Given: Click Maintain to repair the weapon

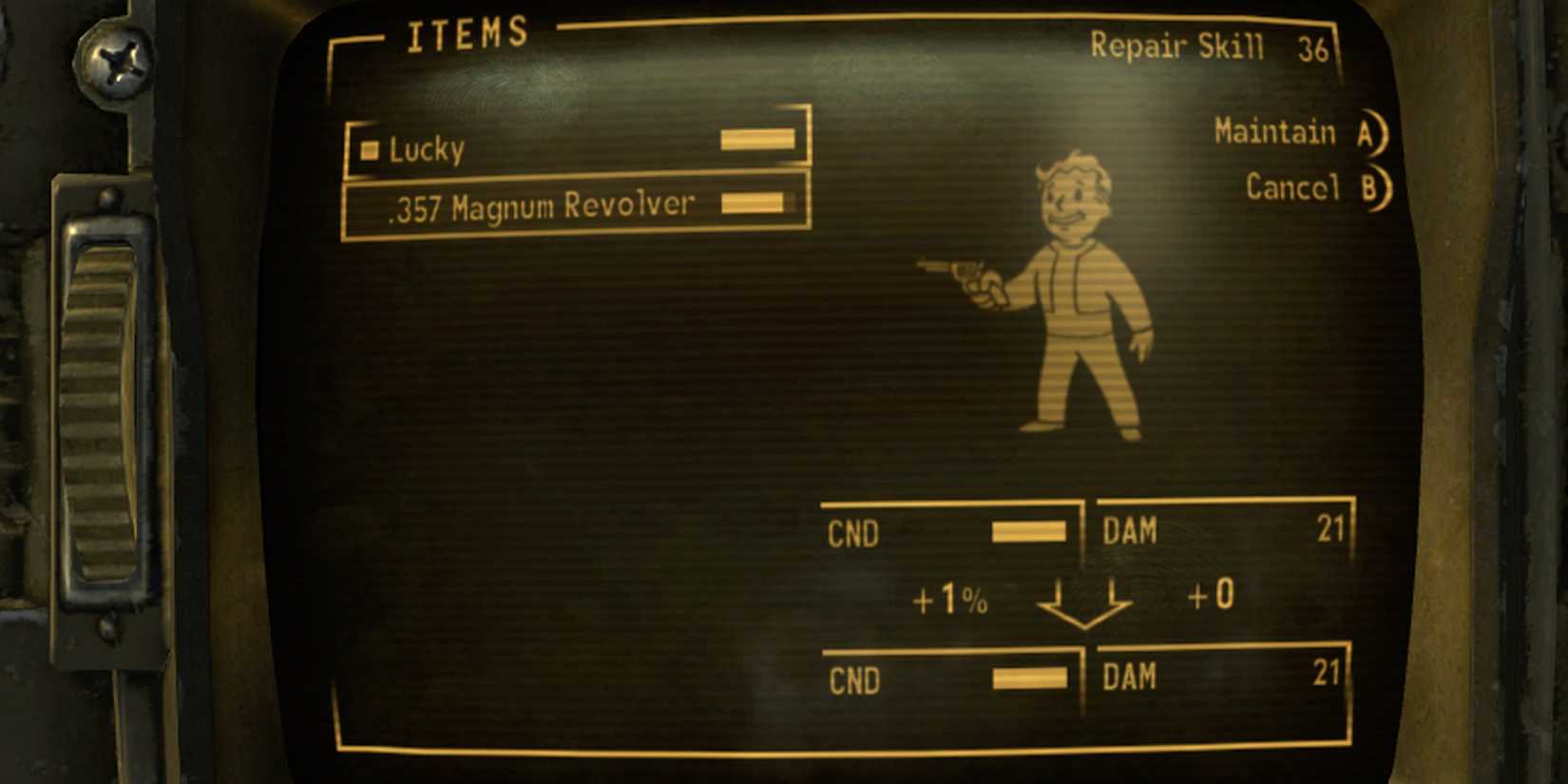Looking at the screenshot, I should pos(1278,132).
